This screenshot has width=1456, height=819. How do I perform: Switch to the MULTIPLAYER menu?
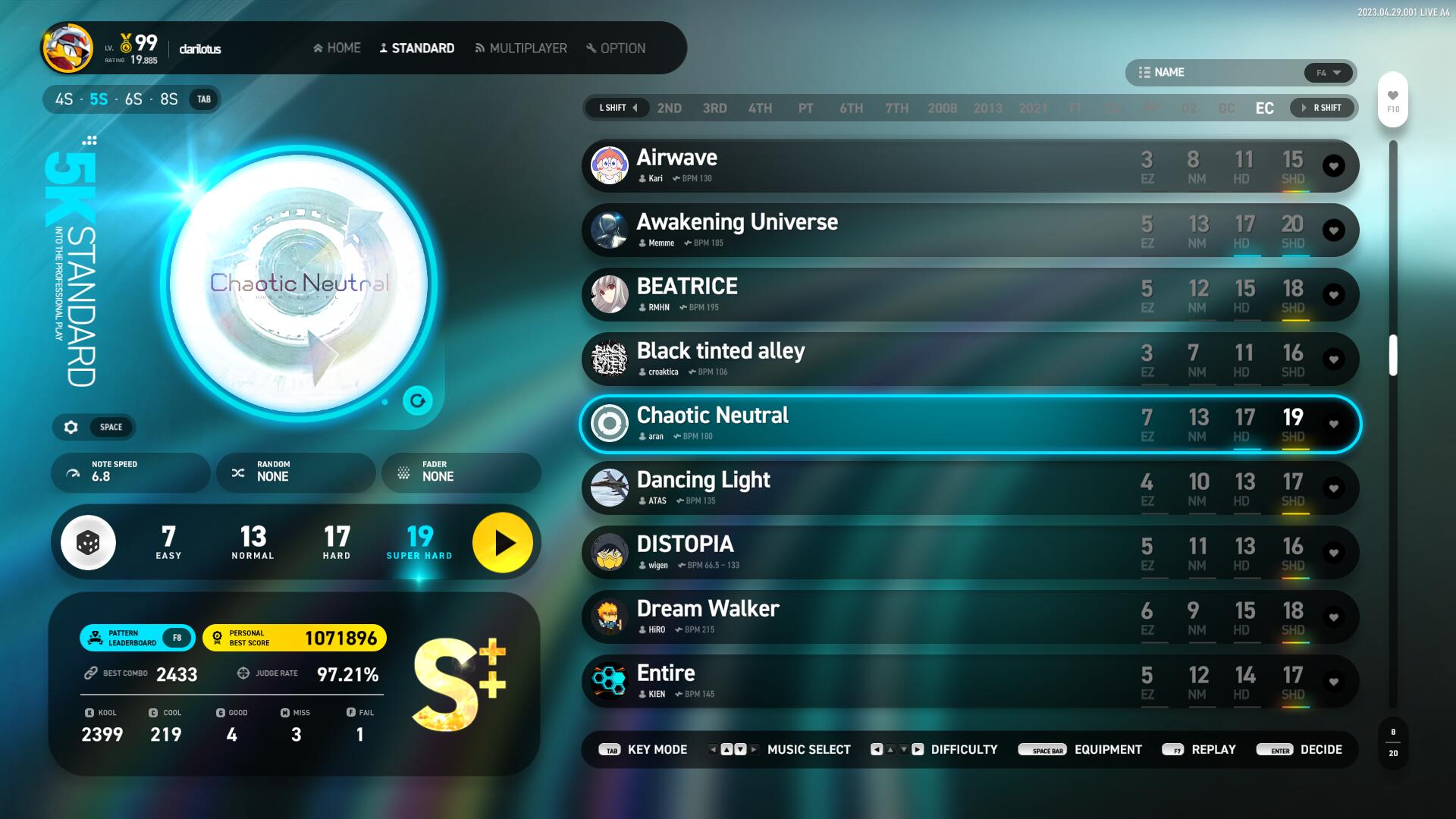(521, 49)
